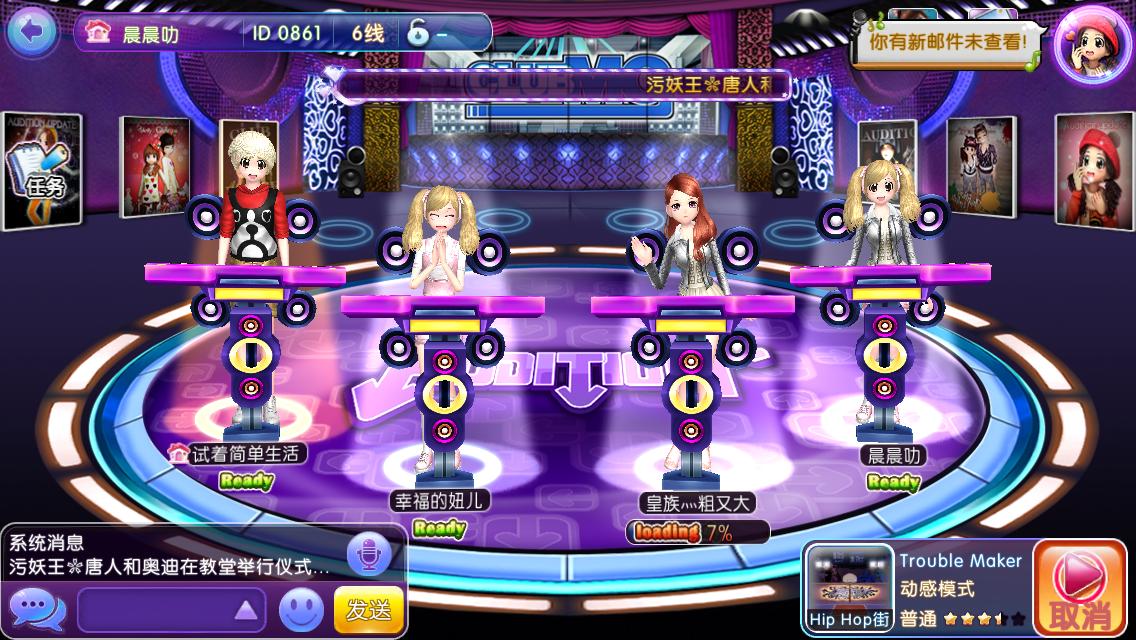
Task: Select player 试着简单生活 name tag
Action: point(237,453)
